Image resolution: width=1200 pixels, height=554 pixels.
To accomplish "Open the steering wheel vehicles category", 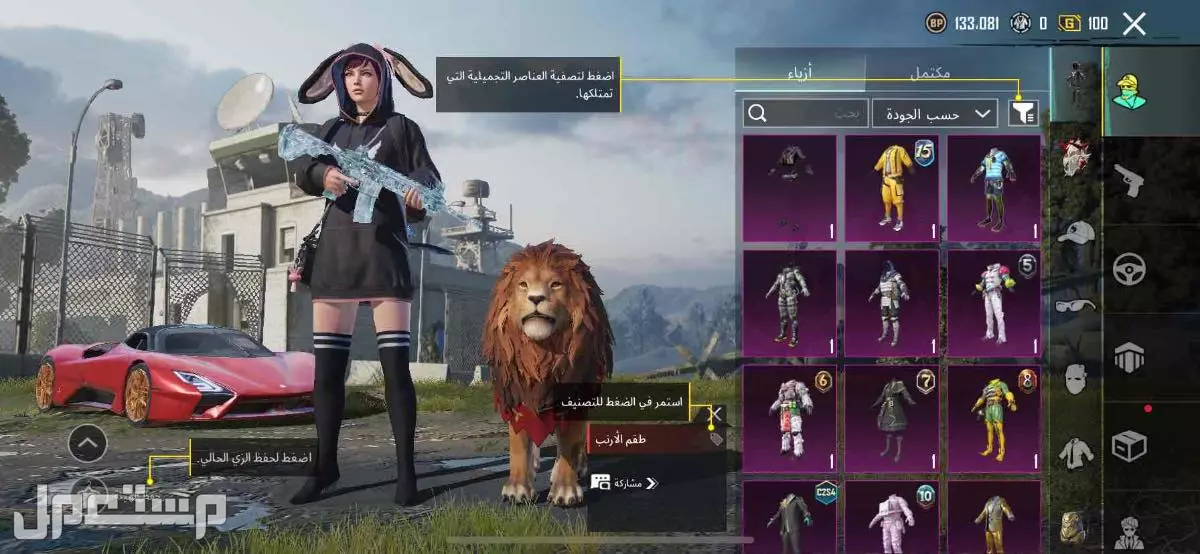I will (x=1129, y=268).
